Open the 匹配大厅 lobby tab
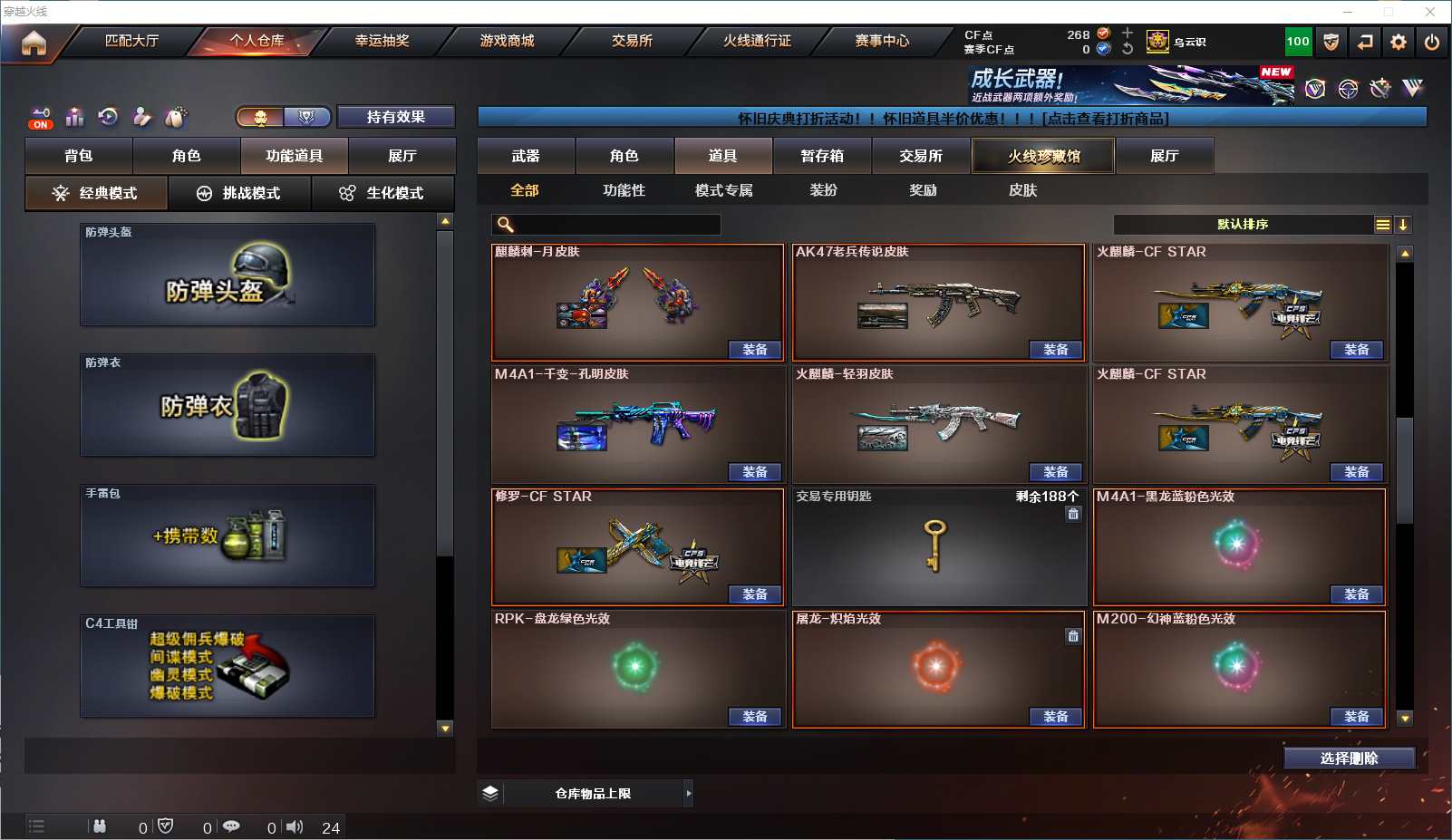 click(x=132, y=41)
